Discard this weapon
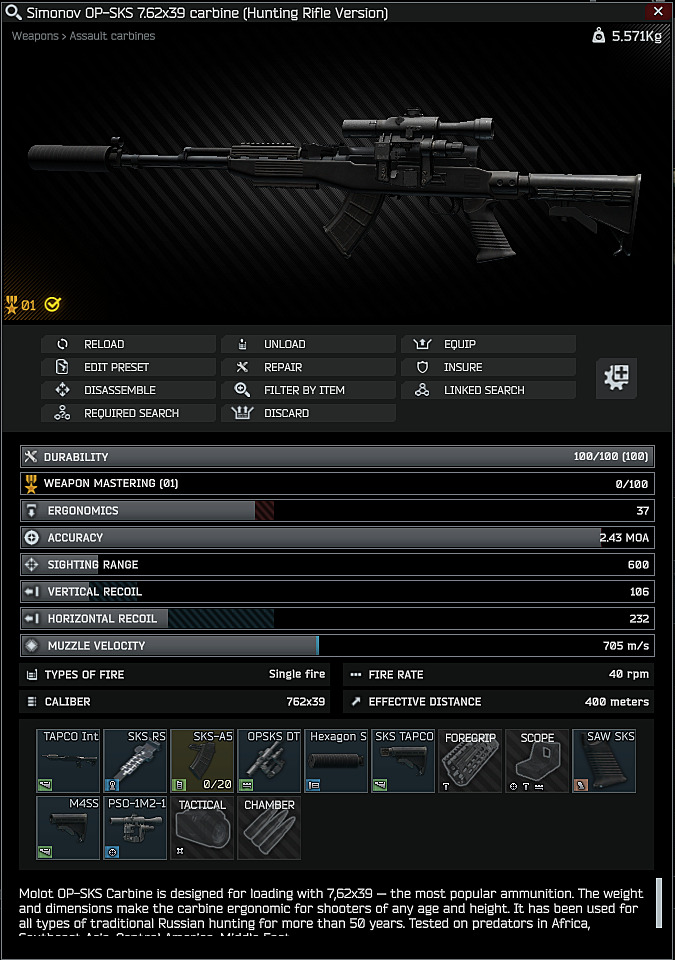 coord(308,413)
